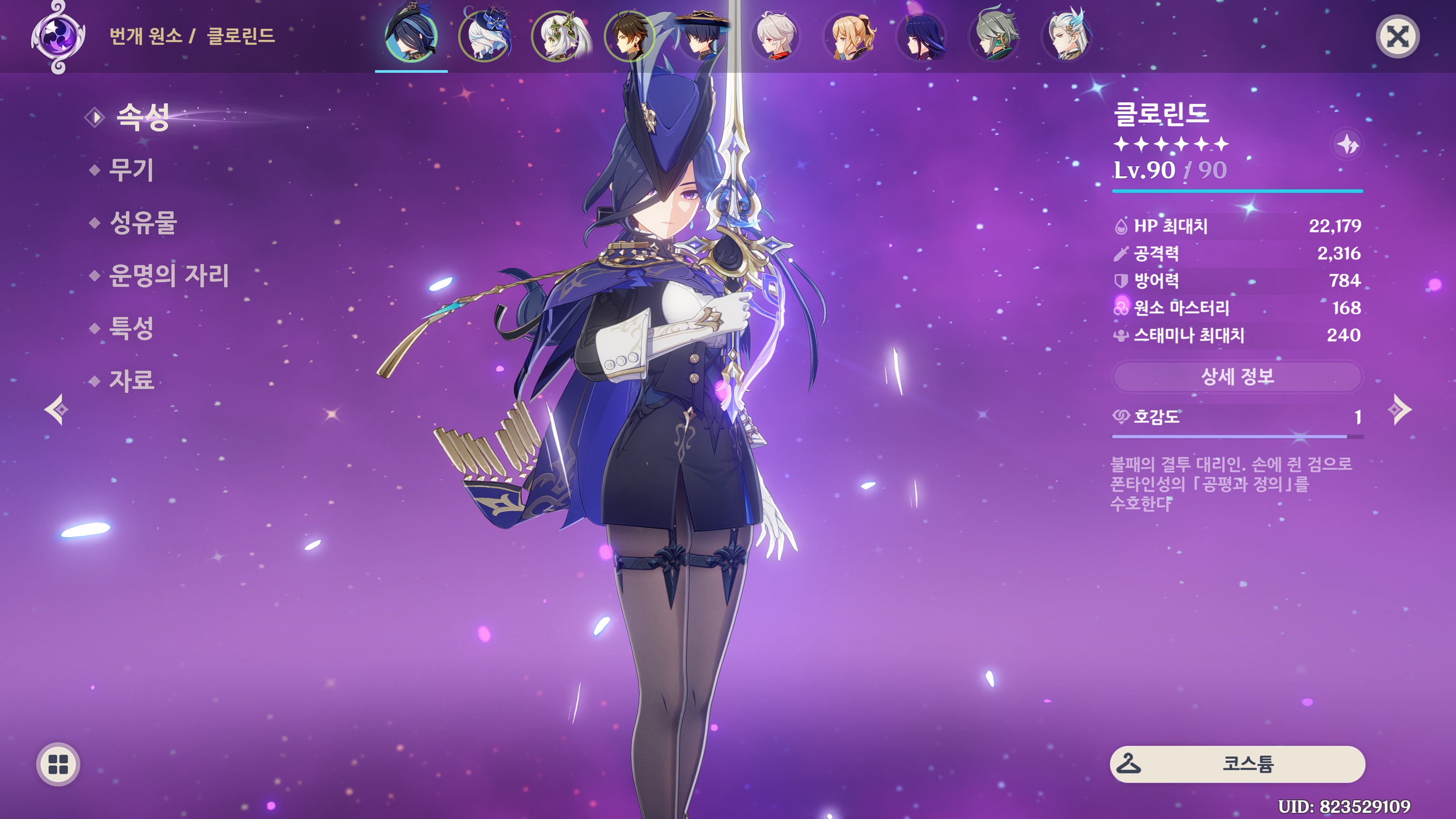
Task: Select the 속성 attributes menu entry
Action: pyautogui.click(x=142, y=117)
